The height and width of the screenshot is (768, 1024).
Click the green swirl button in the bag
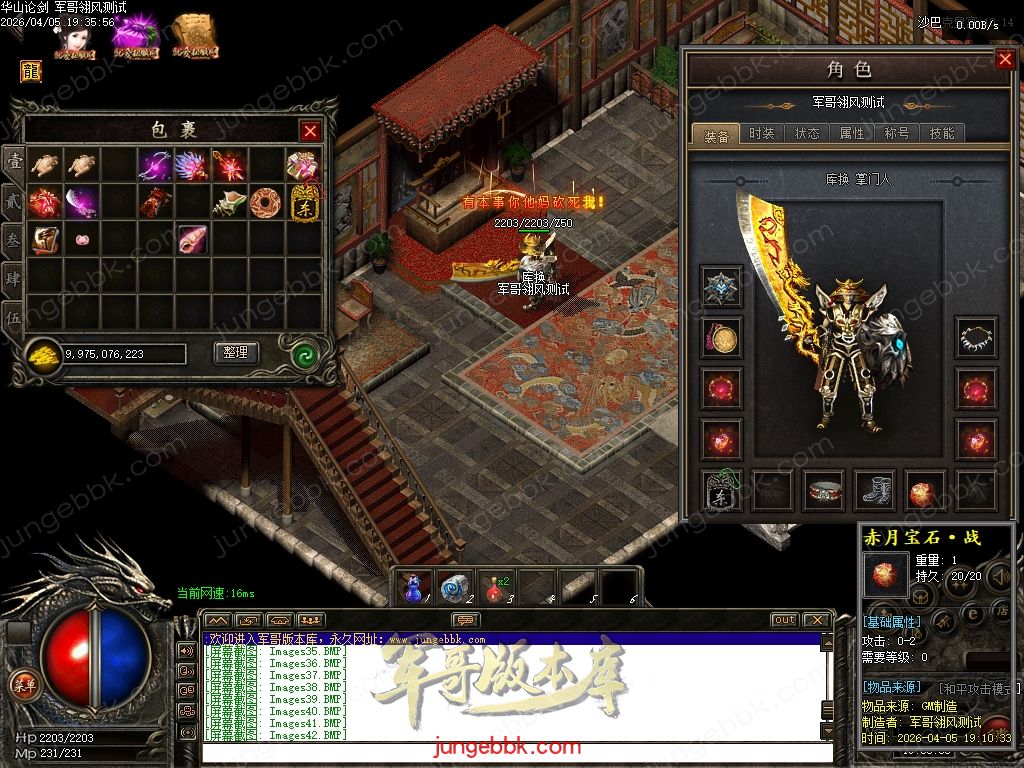[x=305, y=354]
